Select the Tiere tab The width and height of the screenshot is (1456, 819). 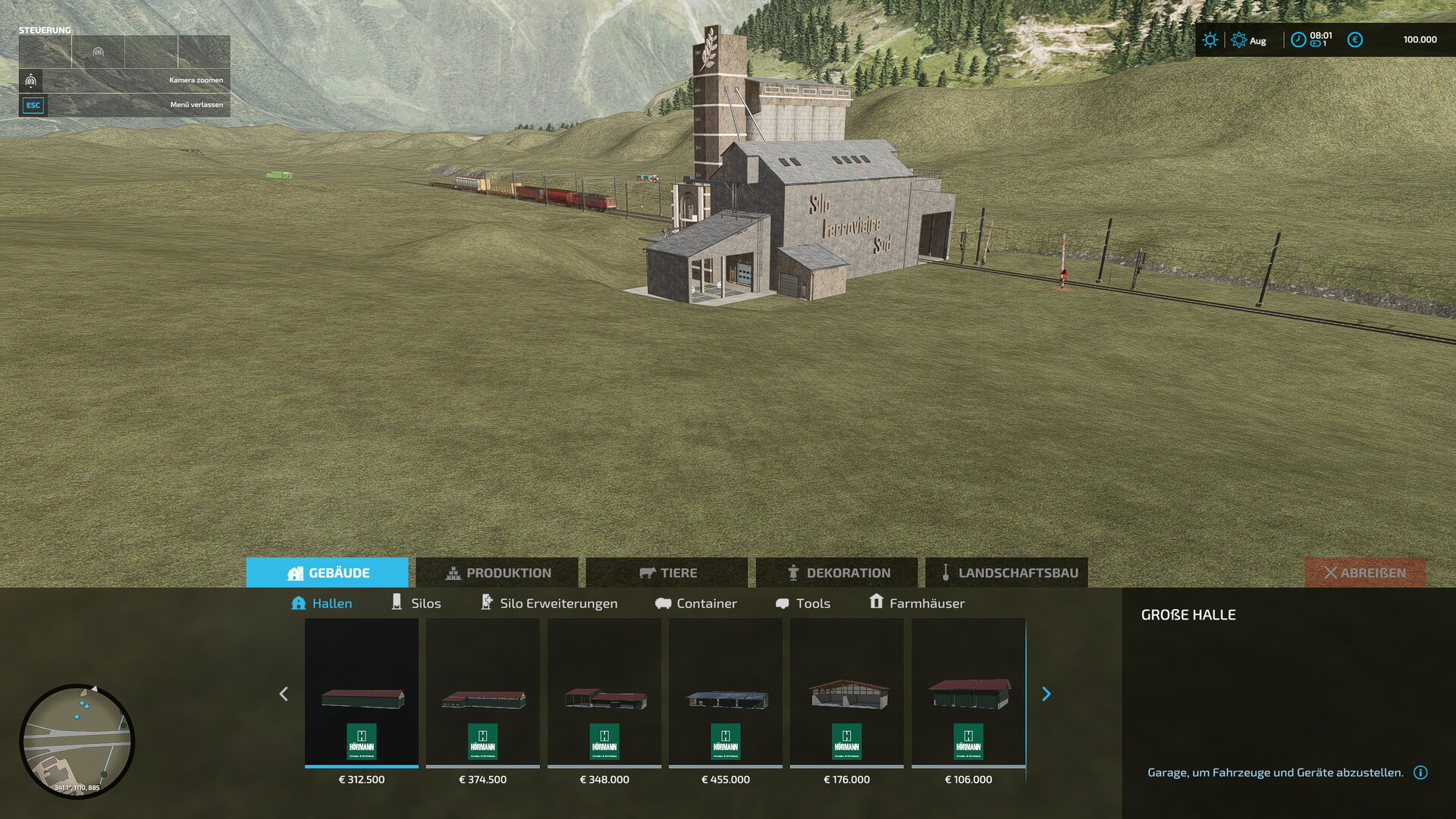[x=667, y=573]
